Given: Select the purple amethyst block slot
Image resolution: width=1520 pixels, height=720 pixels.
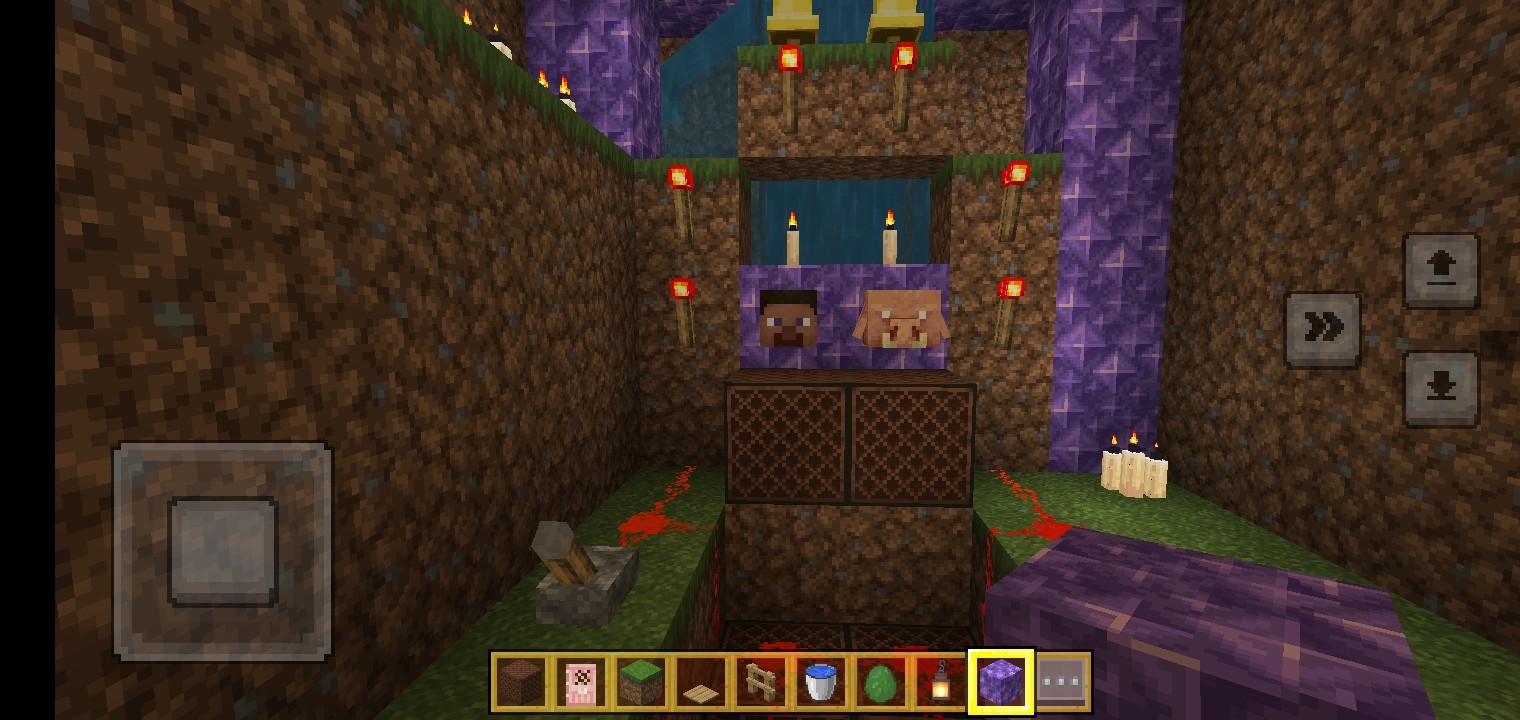Looking at the screenshot, I should pyautogui.click(x=1001, y=683).
